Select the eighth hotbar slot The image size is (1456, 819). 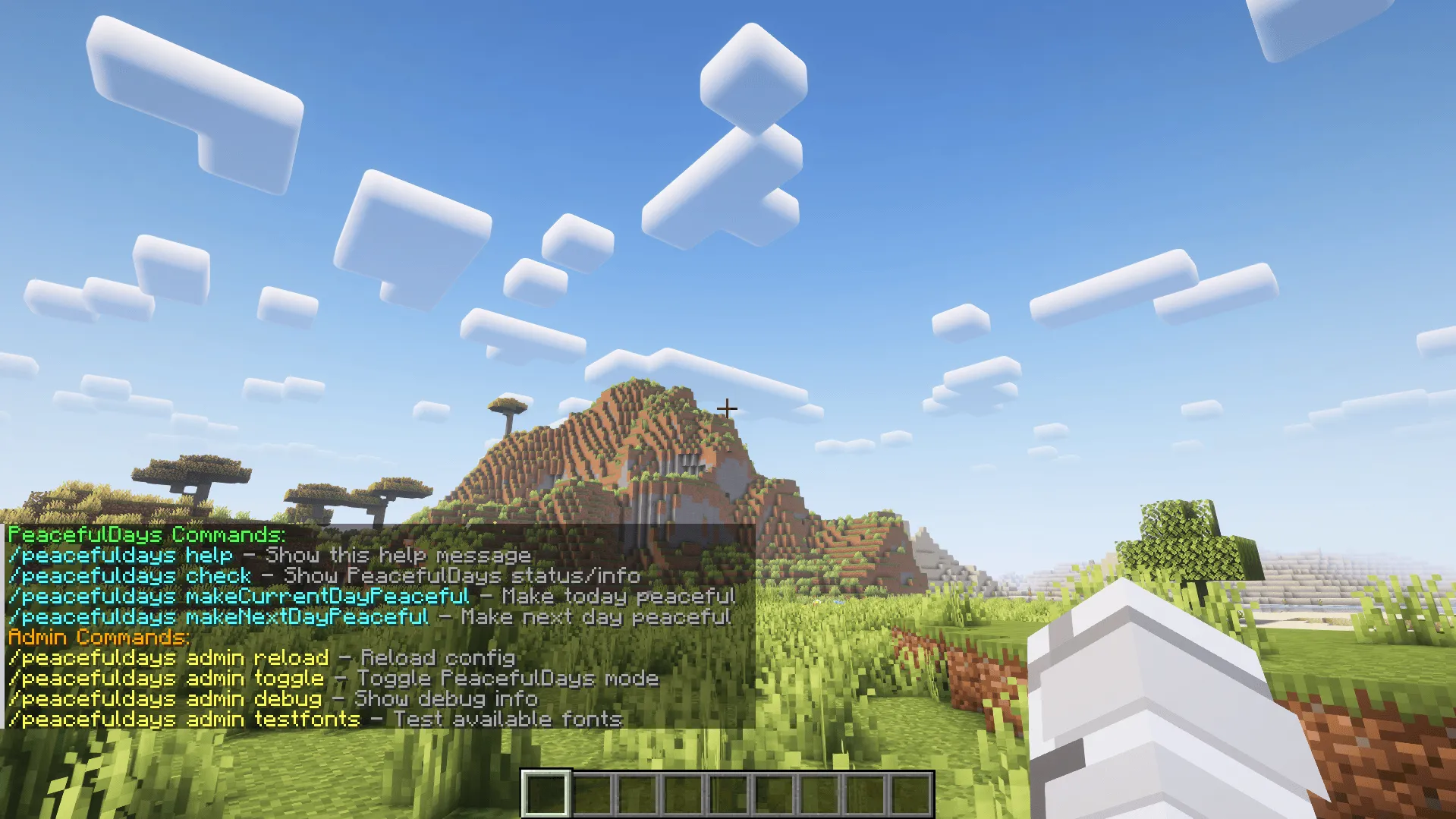coord(866,791)
